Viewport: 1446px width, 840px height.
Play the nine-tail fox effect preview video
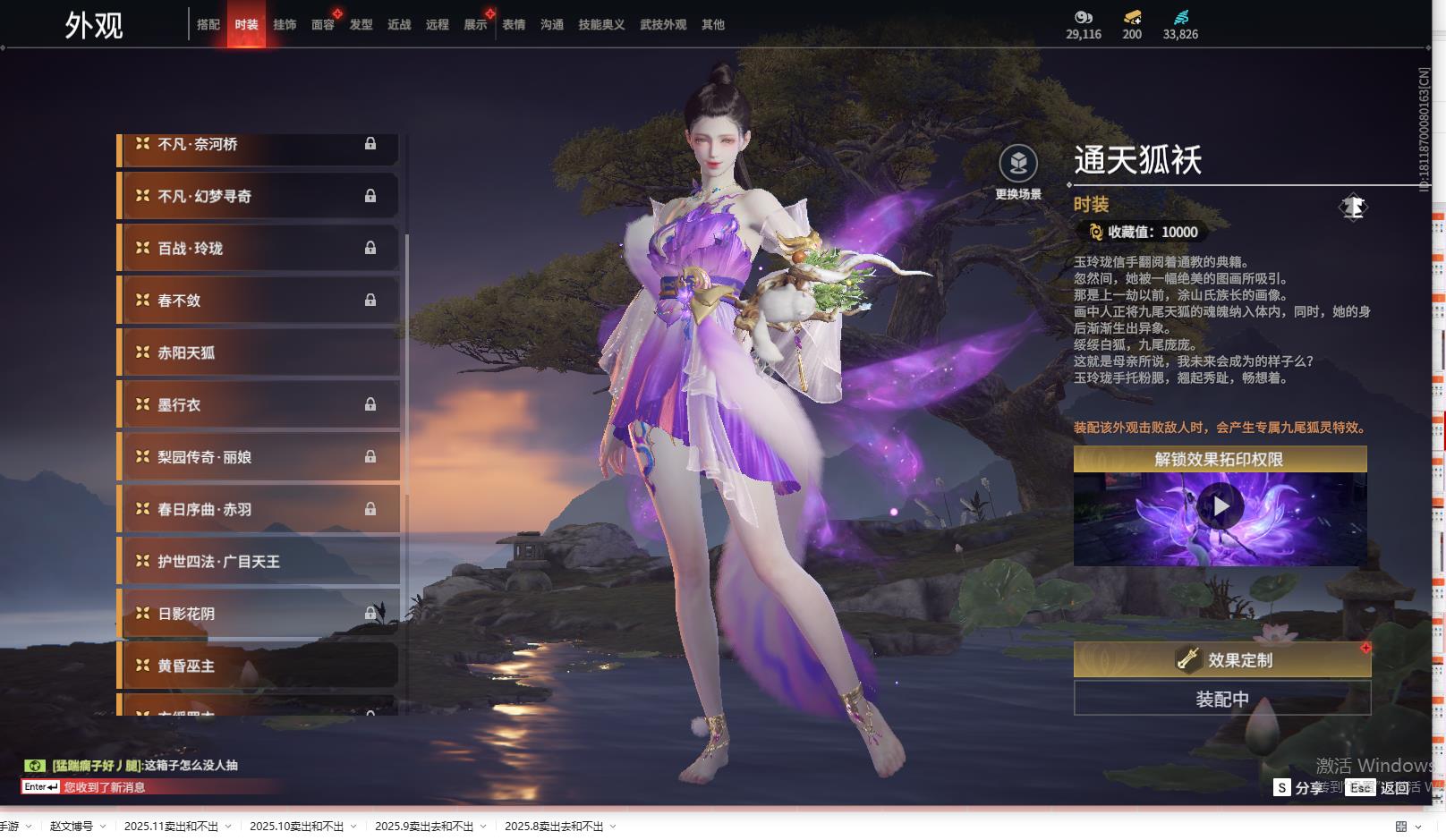pyautogui.click(x=1221, y=506)
